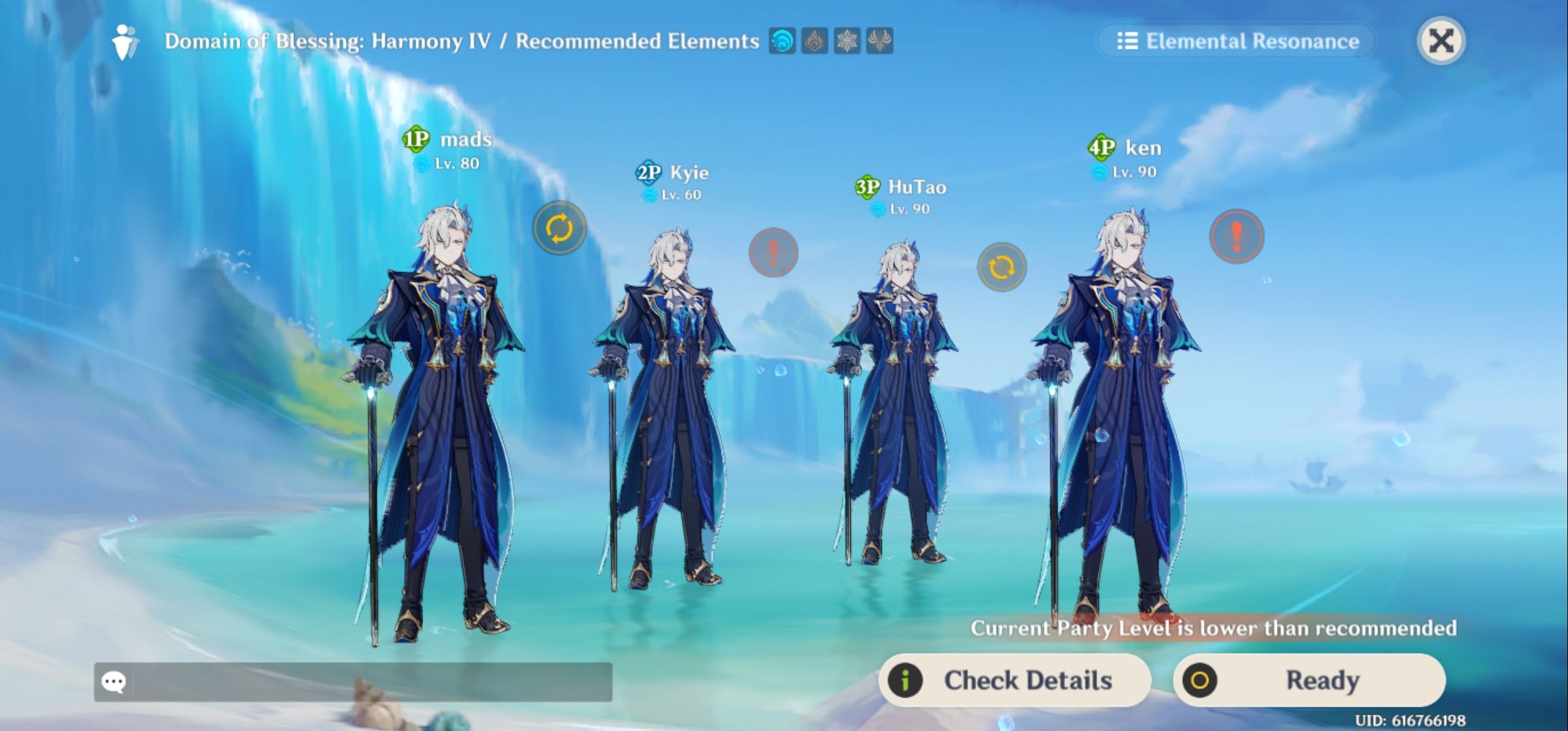Select the Cryo recommended element icon

click(x=846, y=42)
